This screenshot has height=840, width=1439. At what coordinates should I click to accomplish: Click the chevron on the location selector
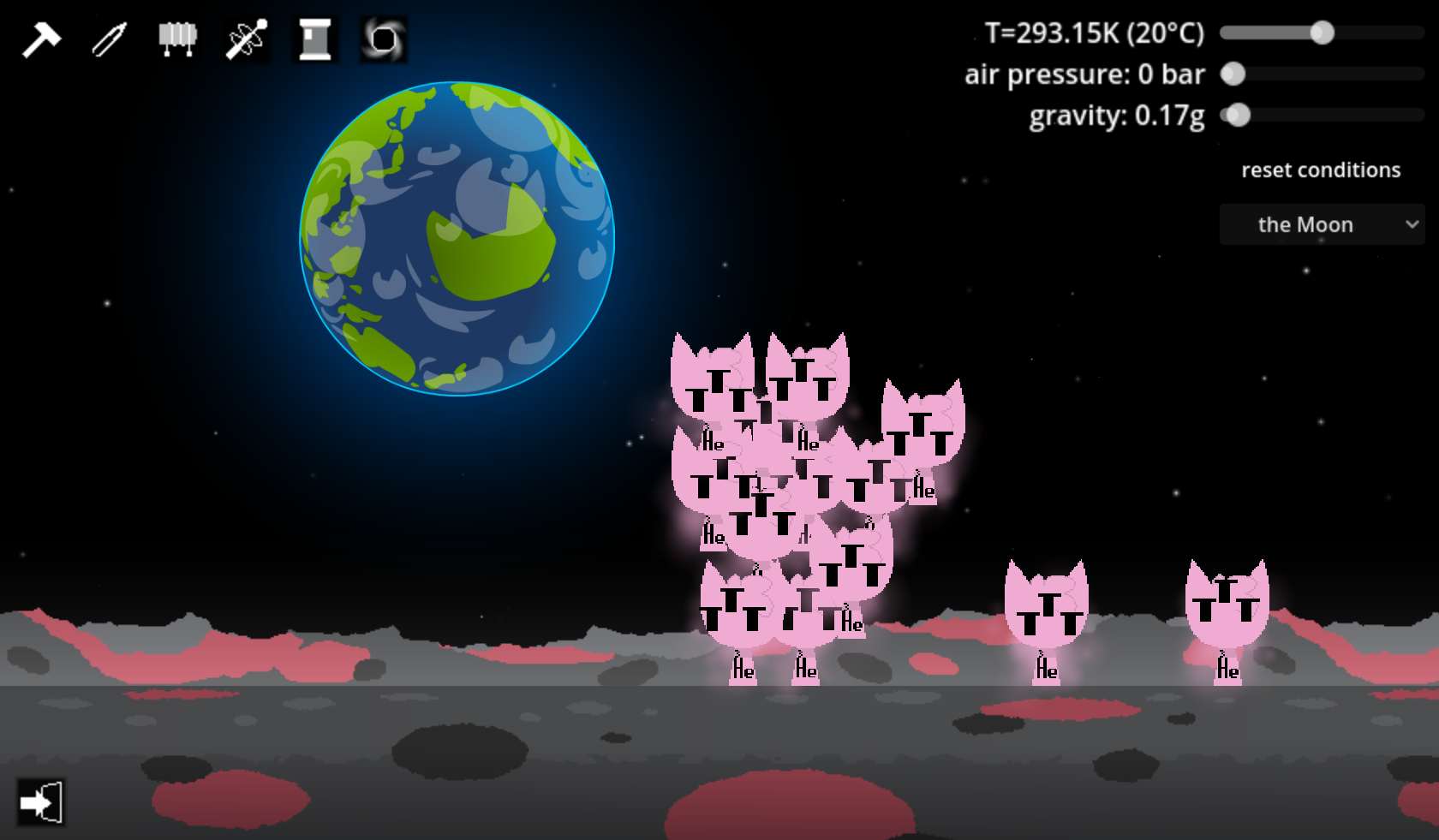pos(1411,224)
